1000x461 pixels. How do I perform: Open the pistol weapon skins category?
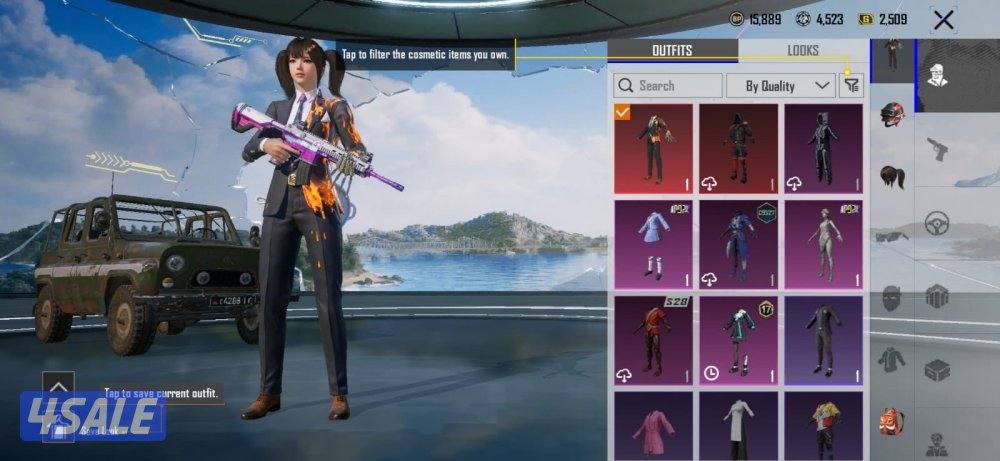pos(937,149)
